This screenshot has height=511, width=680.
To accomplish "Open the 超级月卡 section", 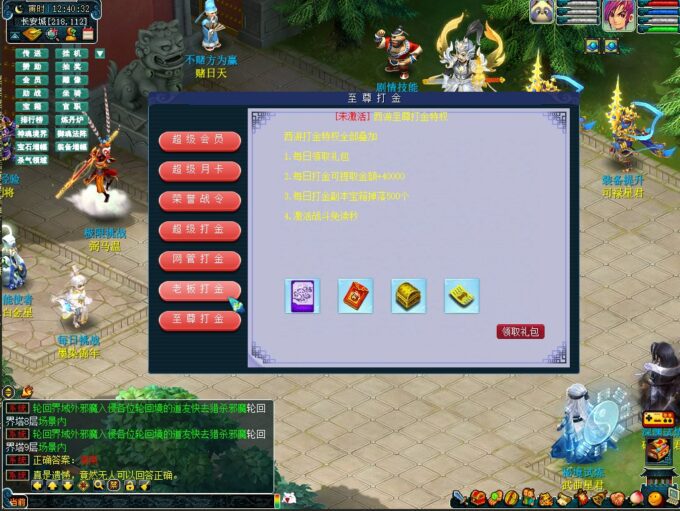I will pos(199,170).
